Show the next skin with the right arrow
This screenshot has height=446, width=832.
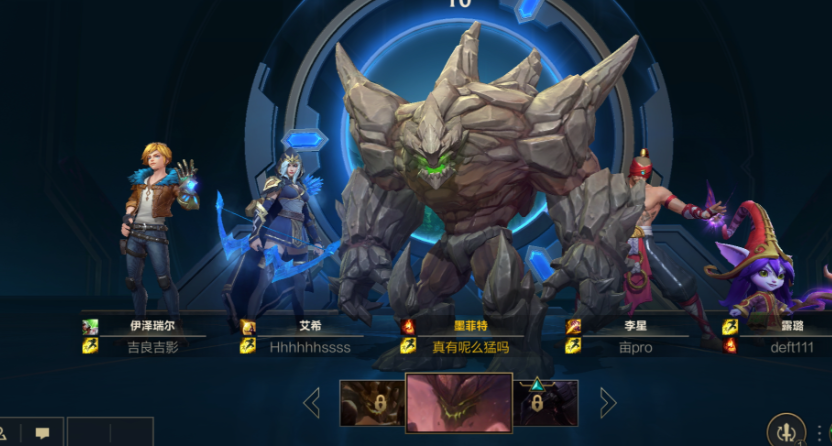tap(607, 403)
